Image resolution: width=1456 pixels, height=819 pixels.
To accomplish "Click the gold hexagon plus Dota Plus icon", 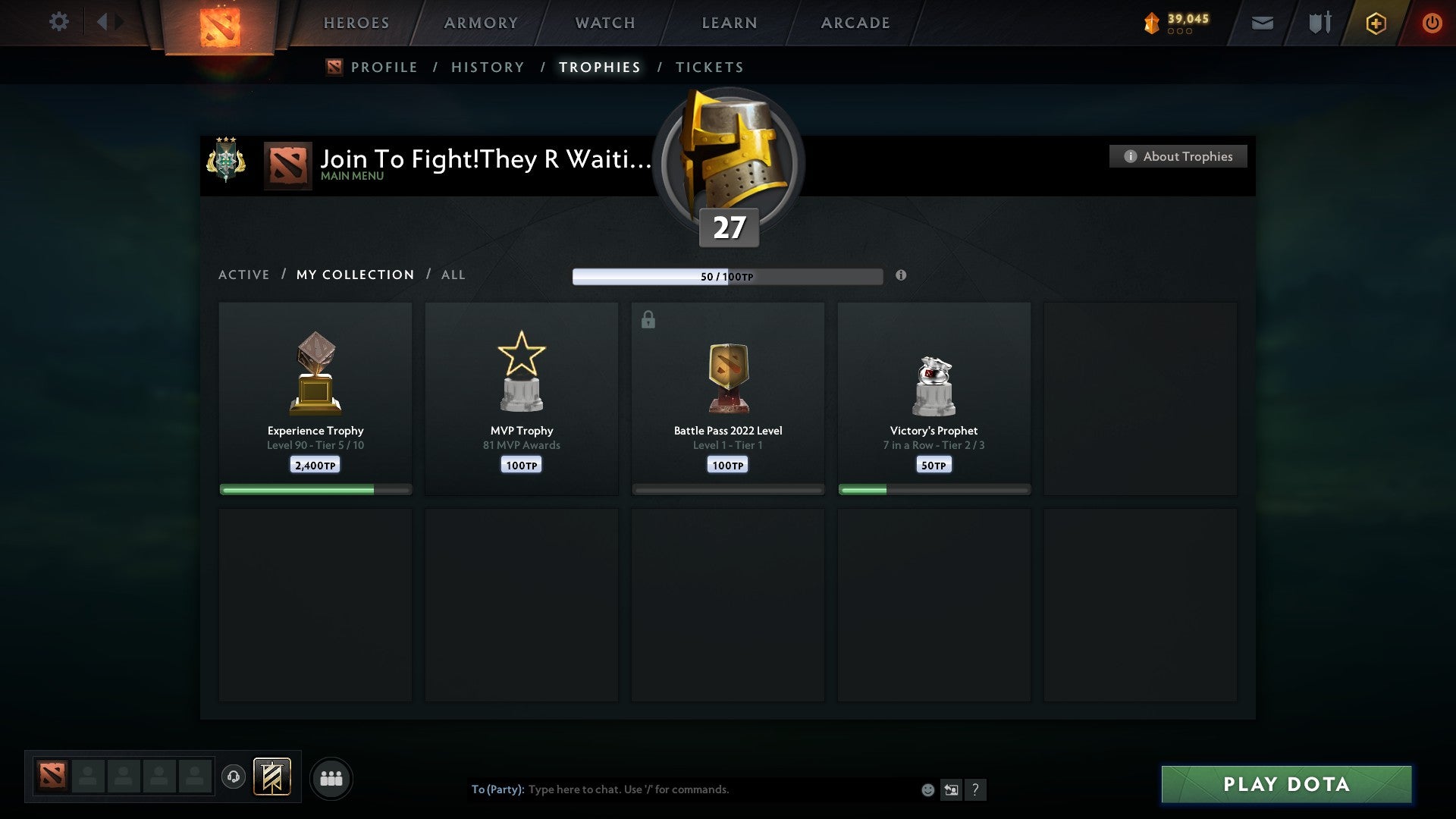I will [x=1376, y=23].
